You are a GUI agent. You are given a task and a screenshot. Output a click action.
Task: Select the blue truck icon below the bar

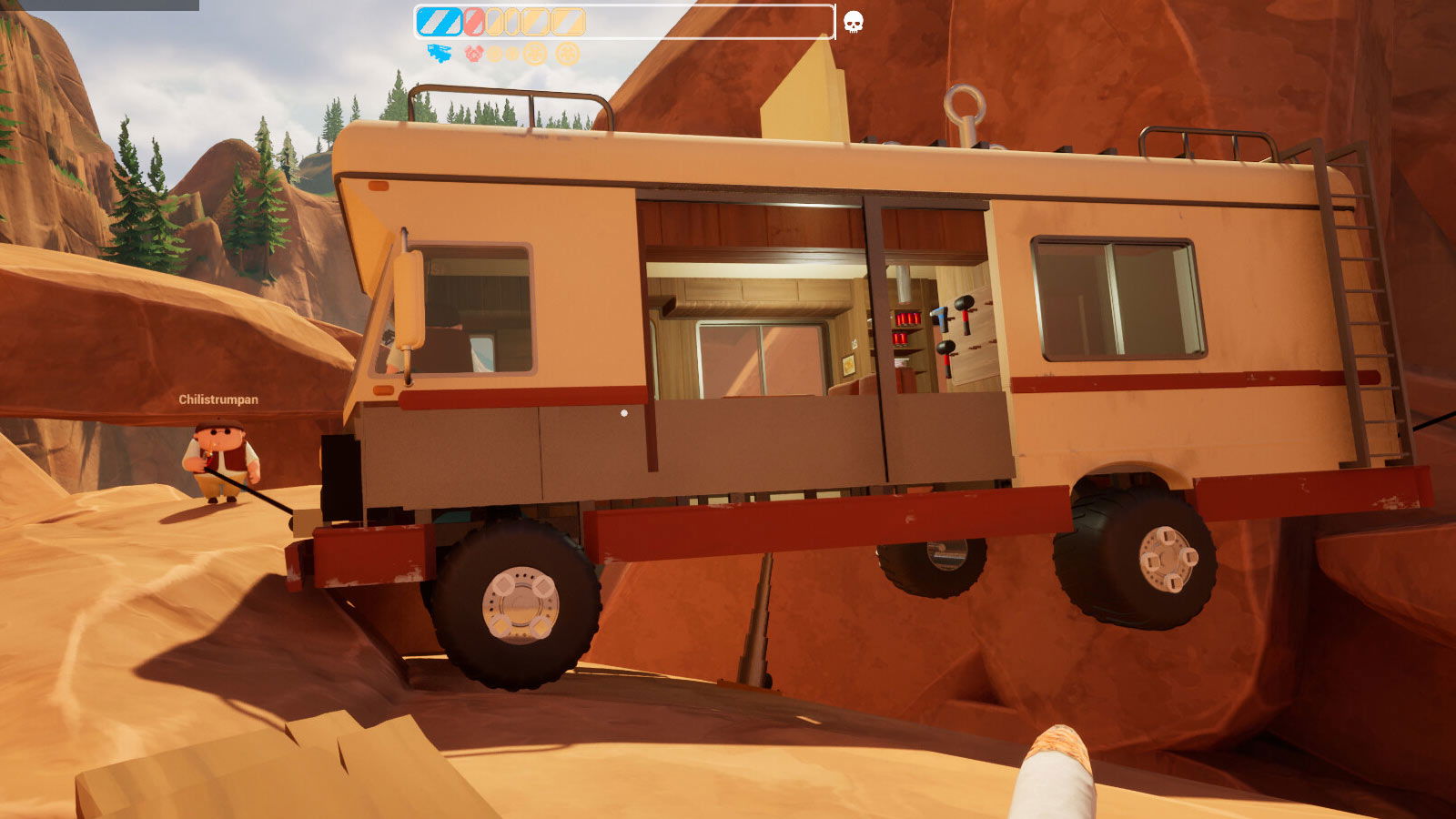click(x=439, y=53)
